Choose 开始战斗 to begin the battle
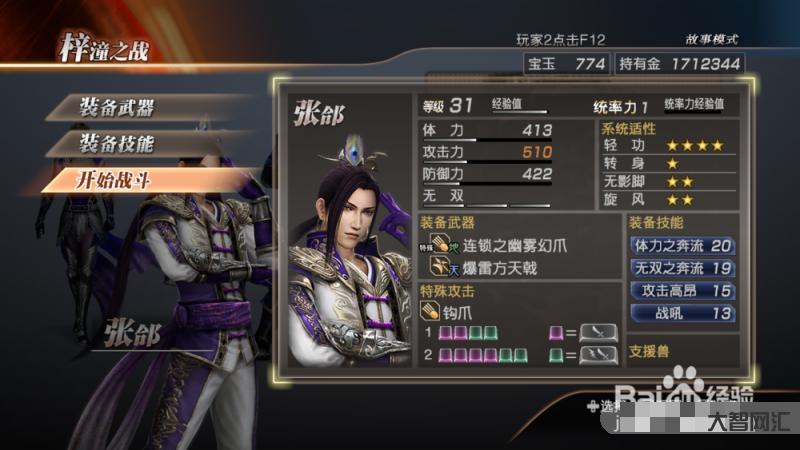800x450 pixels. tap(120, 180)
